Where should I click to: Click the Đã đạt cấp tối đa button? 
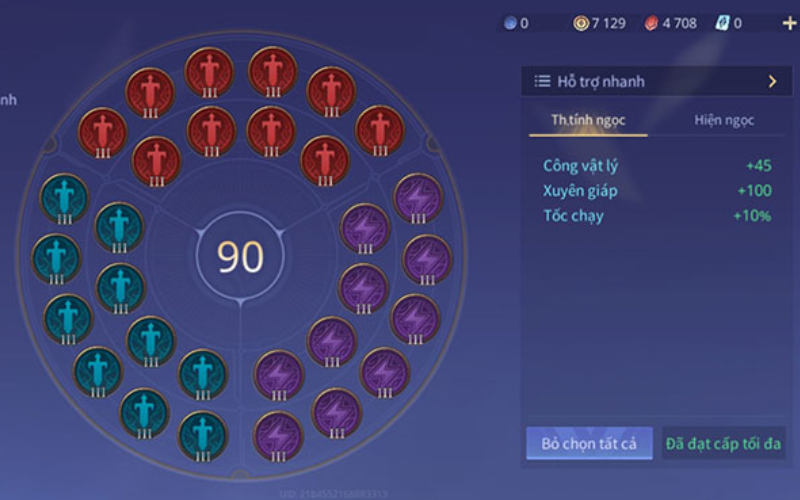(724, 443)
